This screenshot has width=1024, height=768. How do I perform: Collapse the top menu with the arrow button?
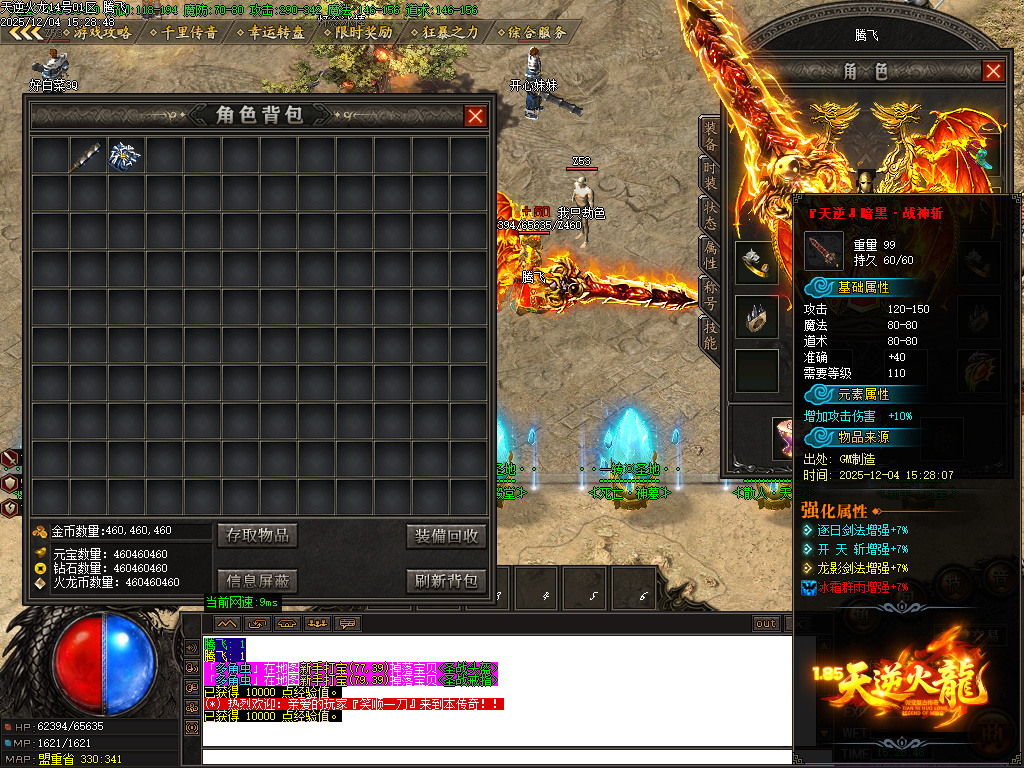26,32
